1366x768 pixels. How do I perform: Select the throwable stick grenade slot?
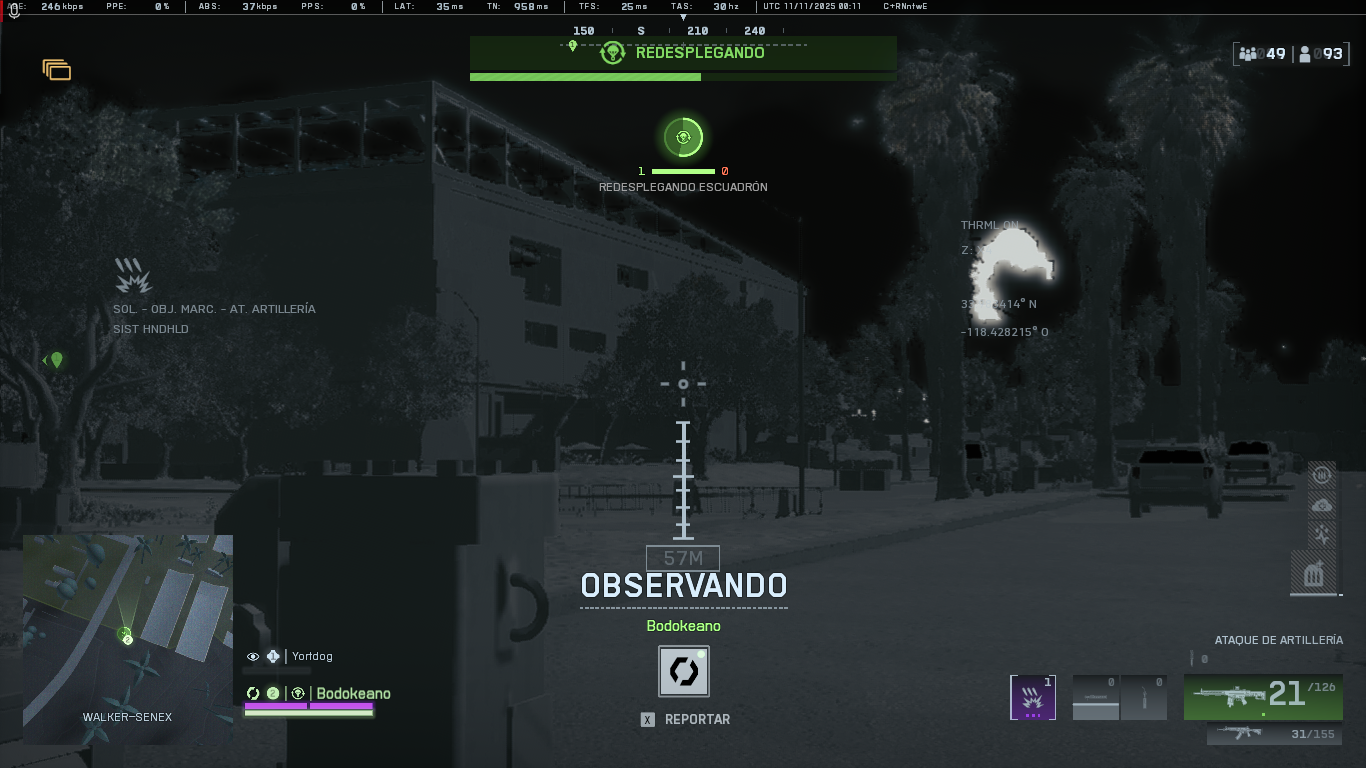[x=1144, y=697]
